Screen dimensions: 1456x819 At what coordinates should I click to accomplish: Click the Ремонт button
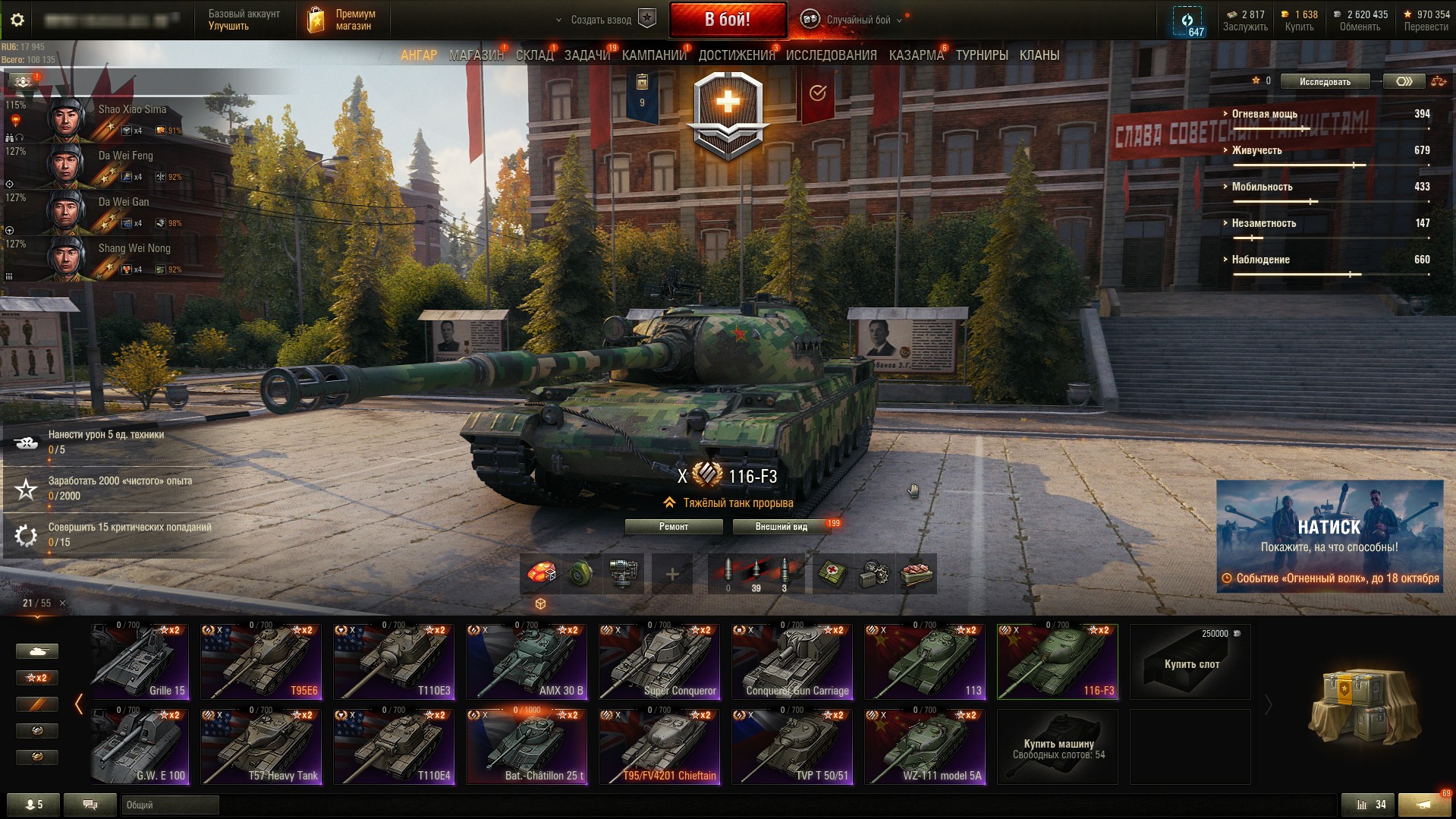coord(673,527)
